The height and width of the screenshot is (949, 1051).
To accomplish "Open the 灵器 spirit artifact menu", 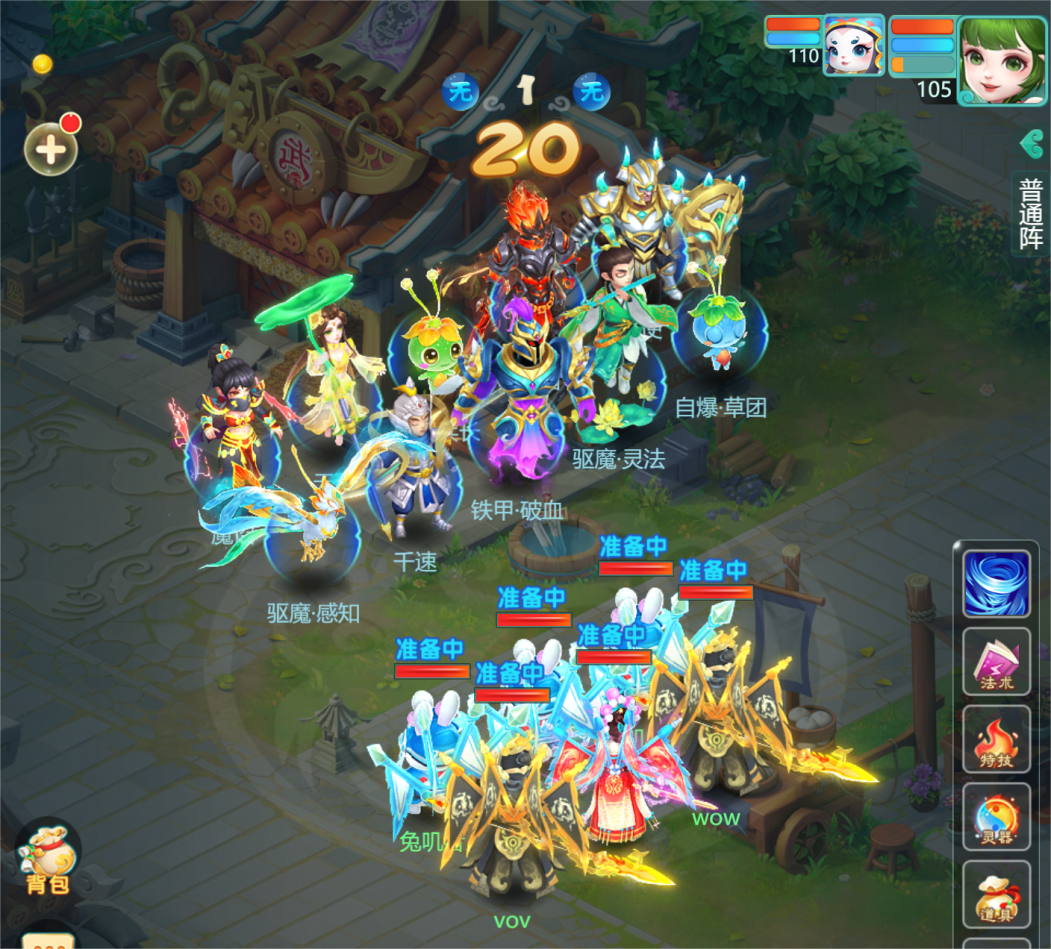I will [996, 817].
